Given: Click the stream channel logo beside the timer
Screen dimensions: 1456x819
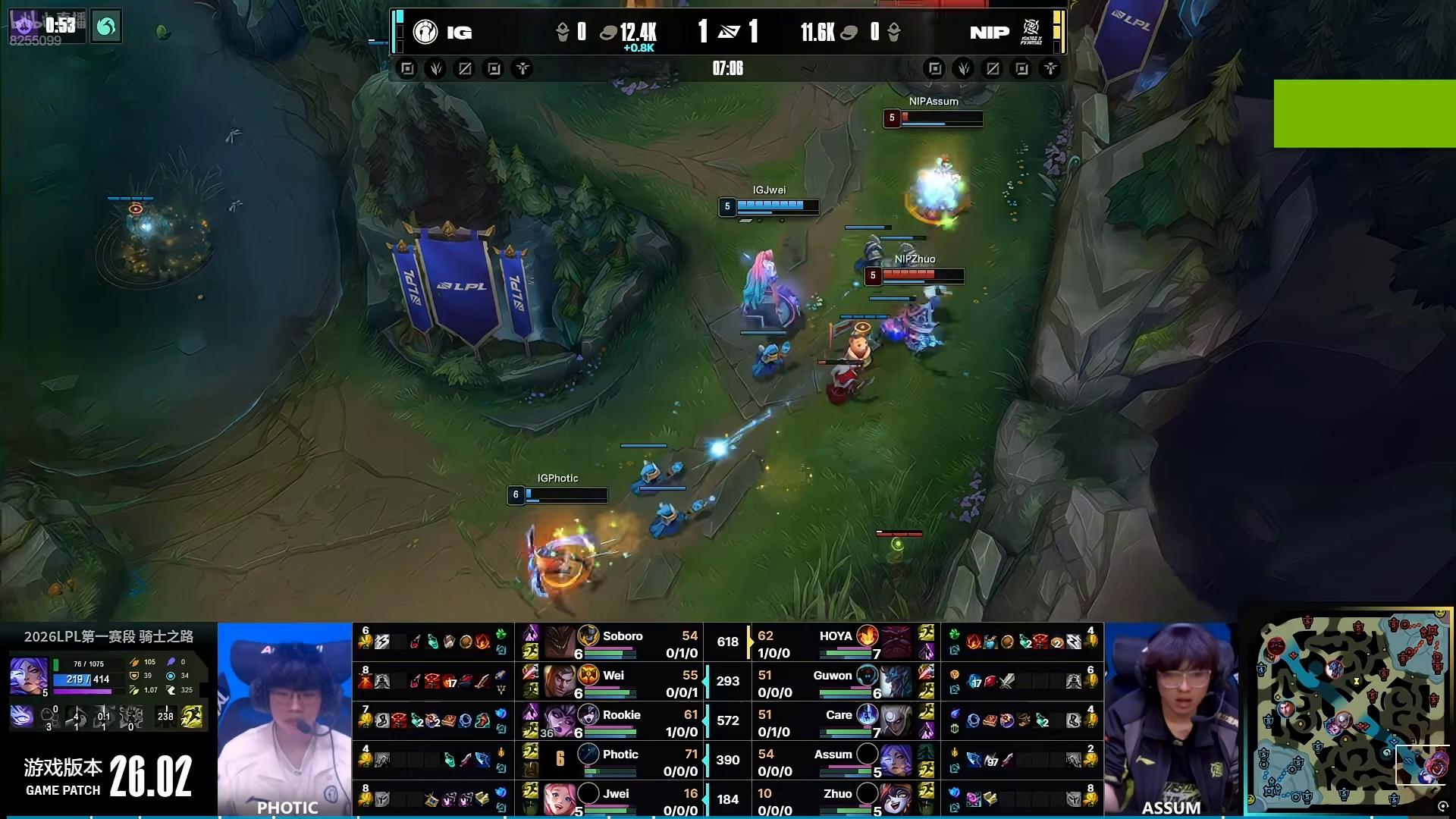Looking at the screenshot, I should tap(106, 28).
